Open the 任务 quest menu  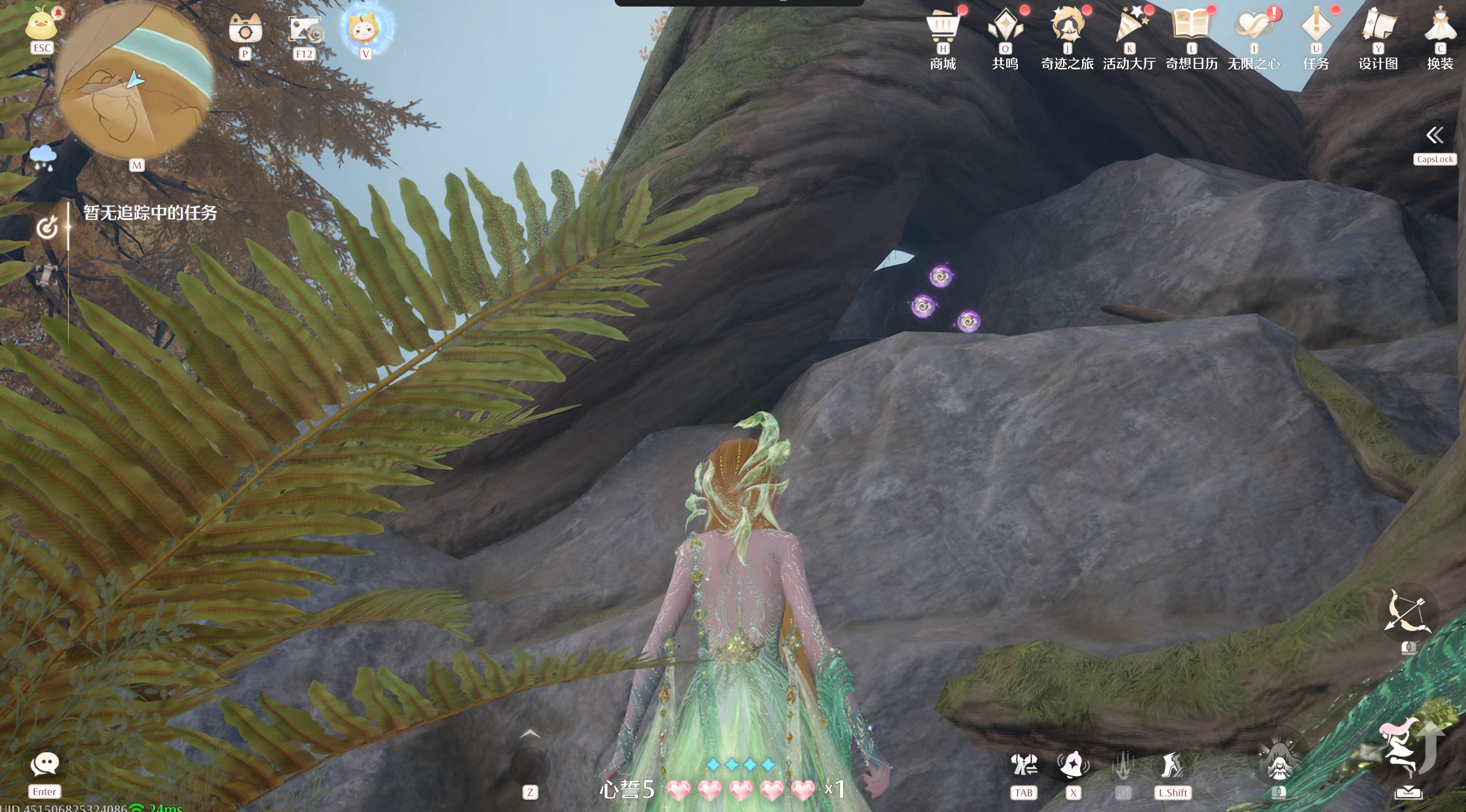point(1316,27)
